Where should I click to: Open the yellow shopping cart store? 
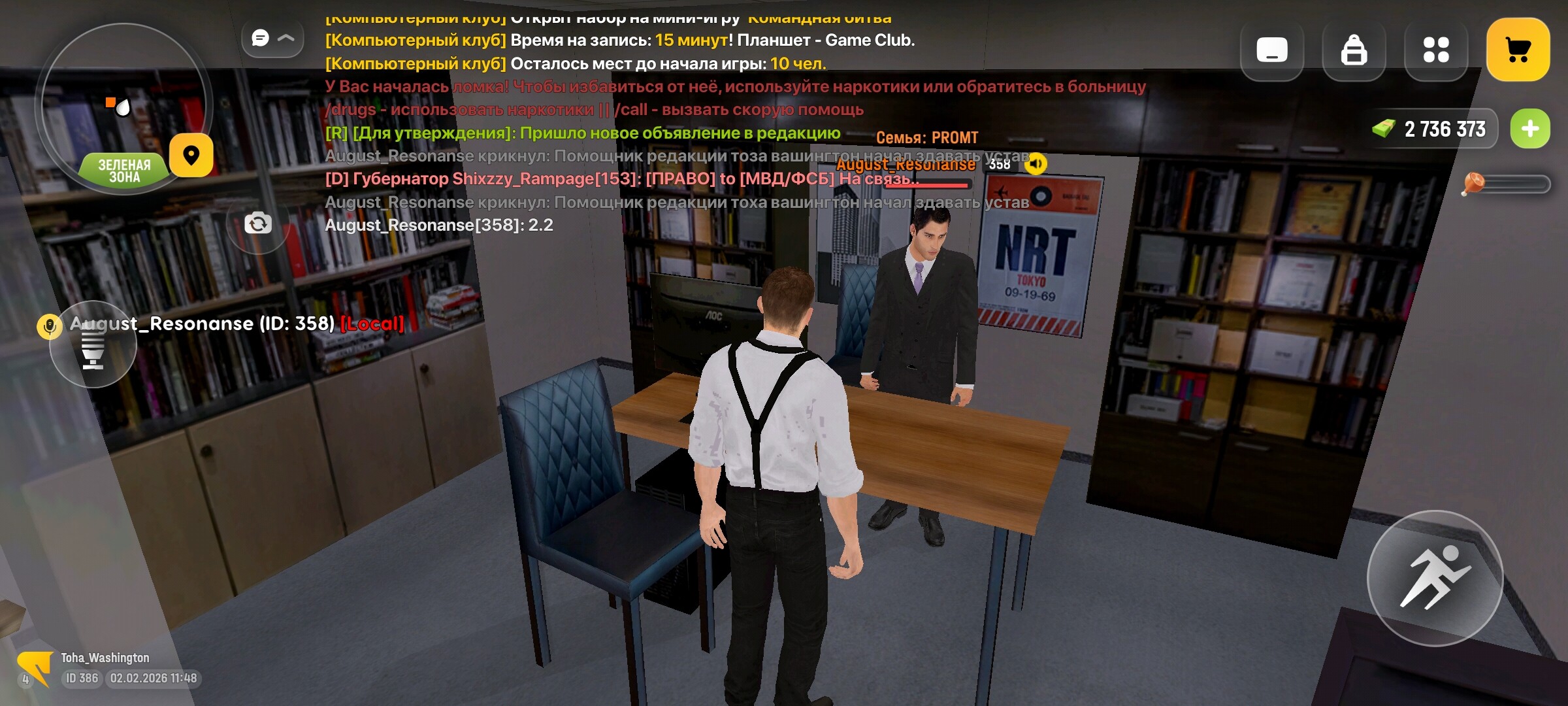(1518, 50)
